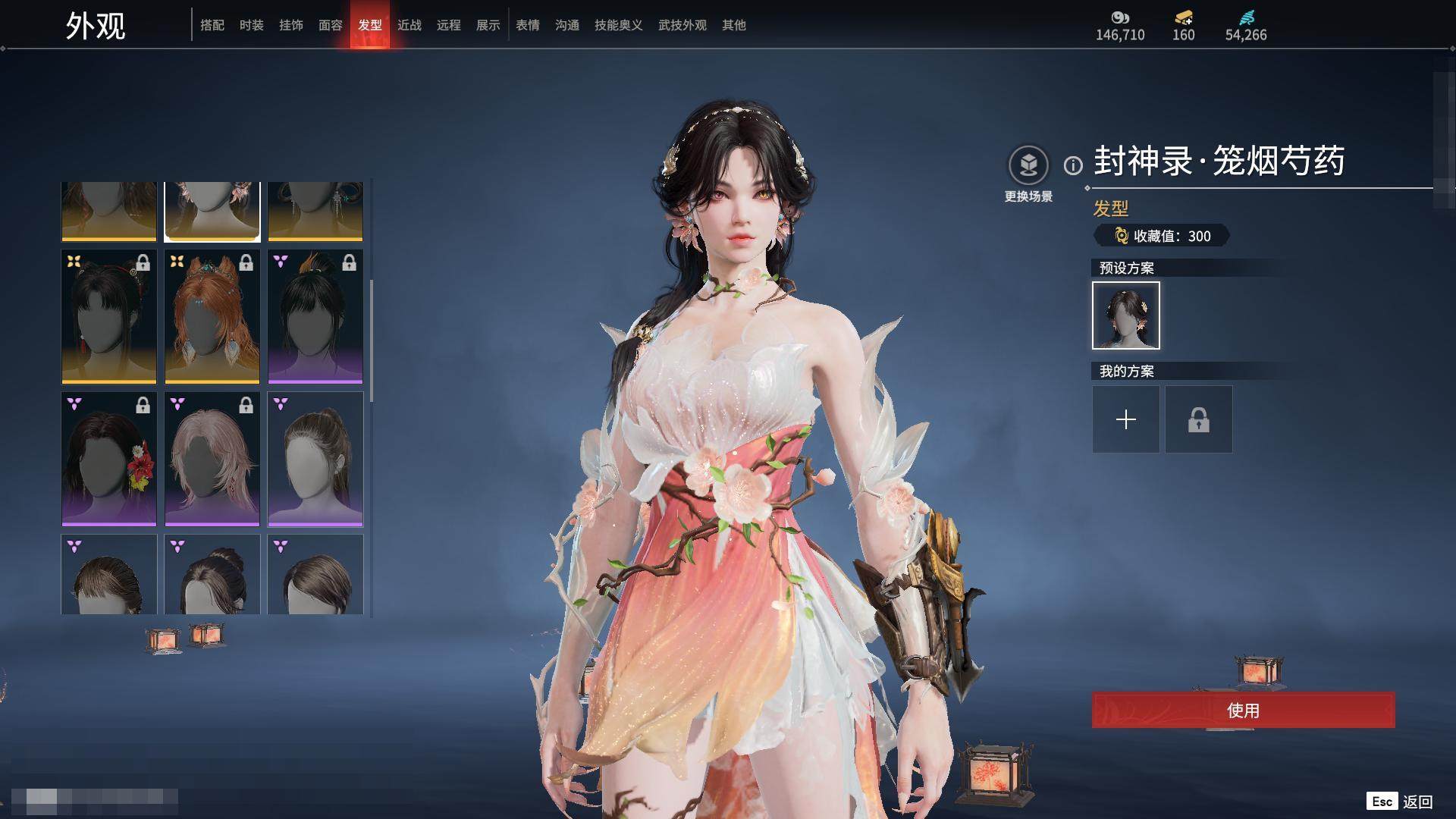This screenshot has width=1456, height=819.
Task: Show the 表情 emotes tab
Action: tap(527, 25)
